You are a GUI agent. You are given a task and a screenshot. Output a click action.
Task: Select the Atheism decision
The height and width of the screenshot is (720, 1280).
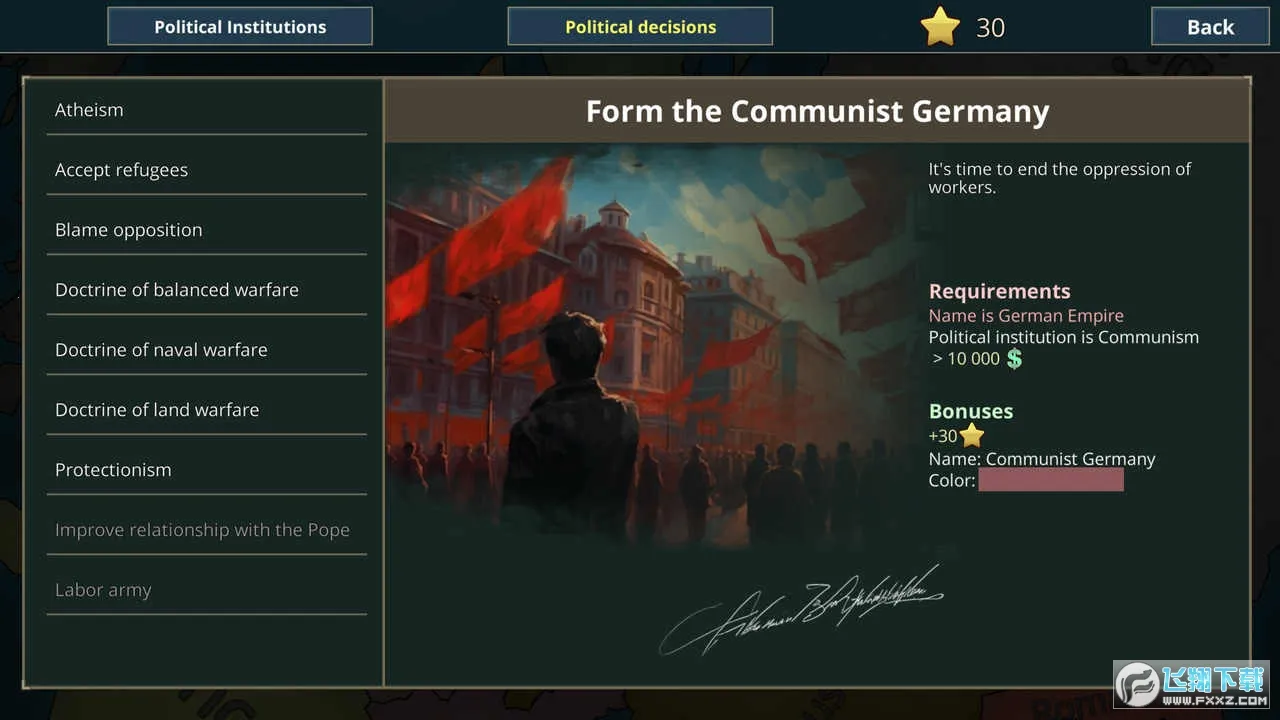(206, 110)
